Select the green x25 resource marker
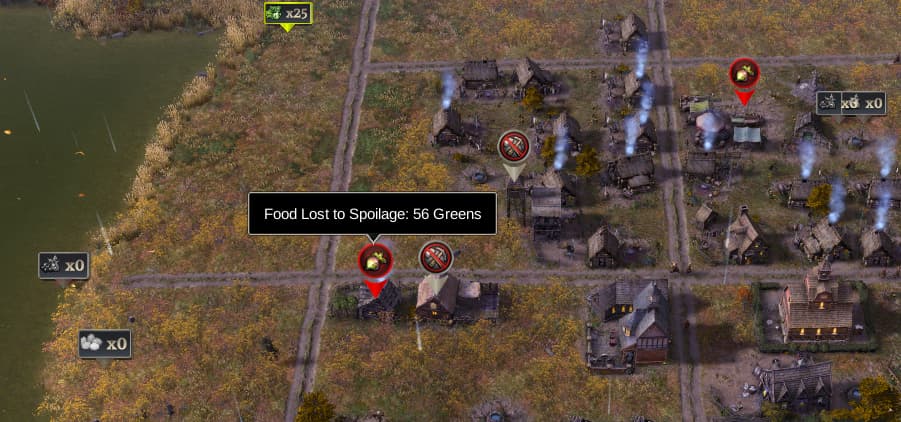This screenshot has width=901, height=422. click(x=287, y=14)
